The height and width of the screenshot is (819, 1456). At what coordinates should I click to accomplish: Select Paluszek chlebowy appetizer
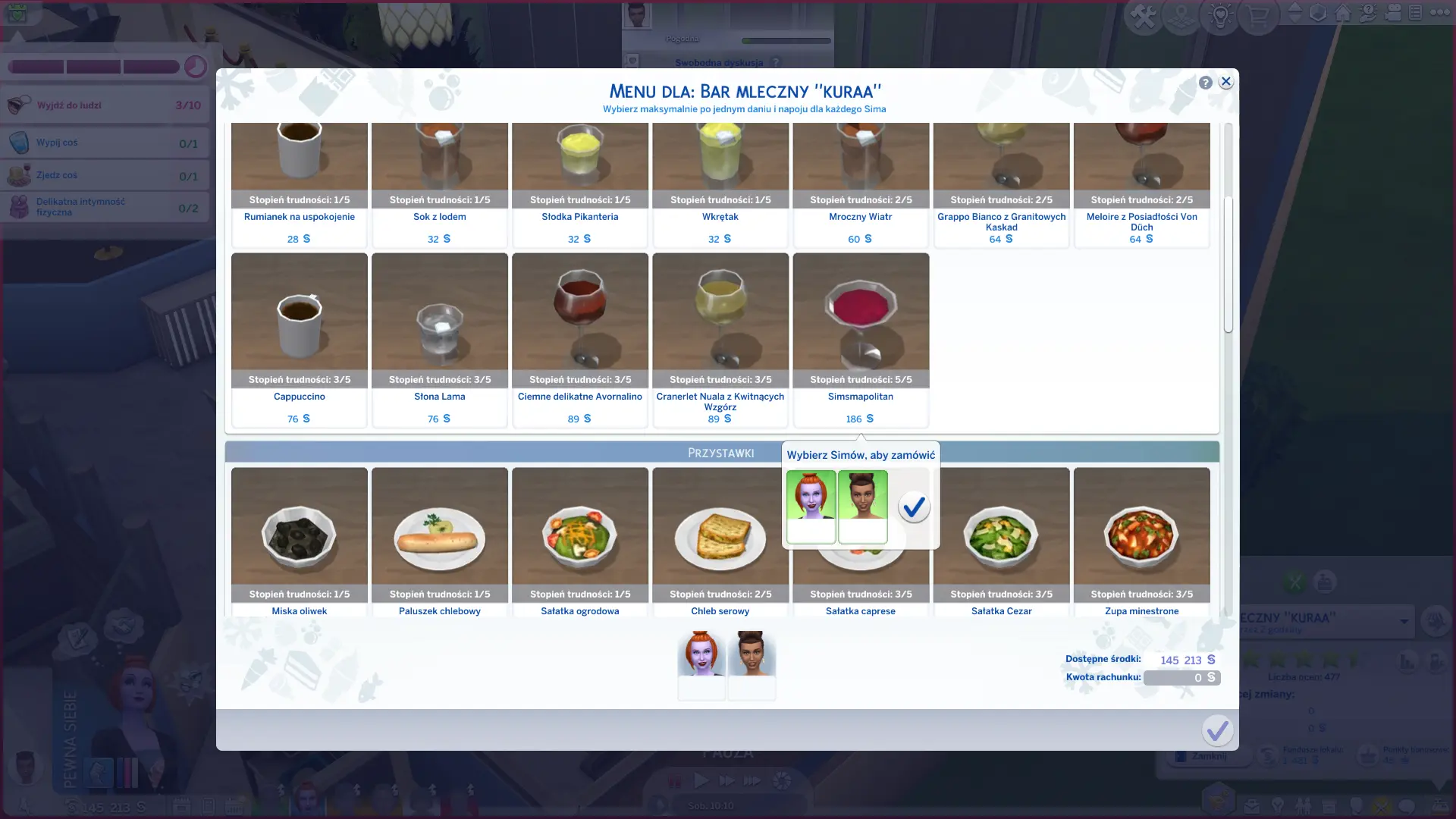point(439,538)
